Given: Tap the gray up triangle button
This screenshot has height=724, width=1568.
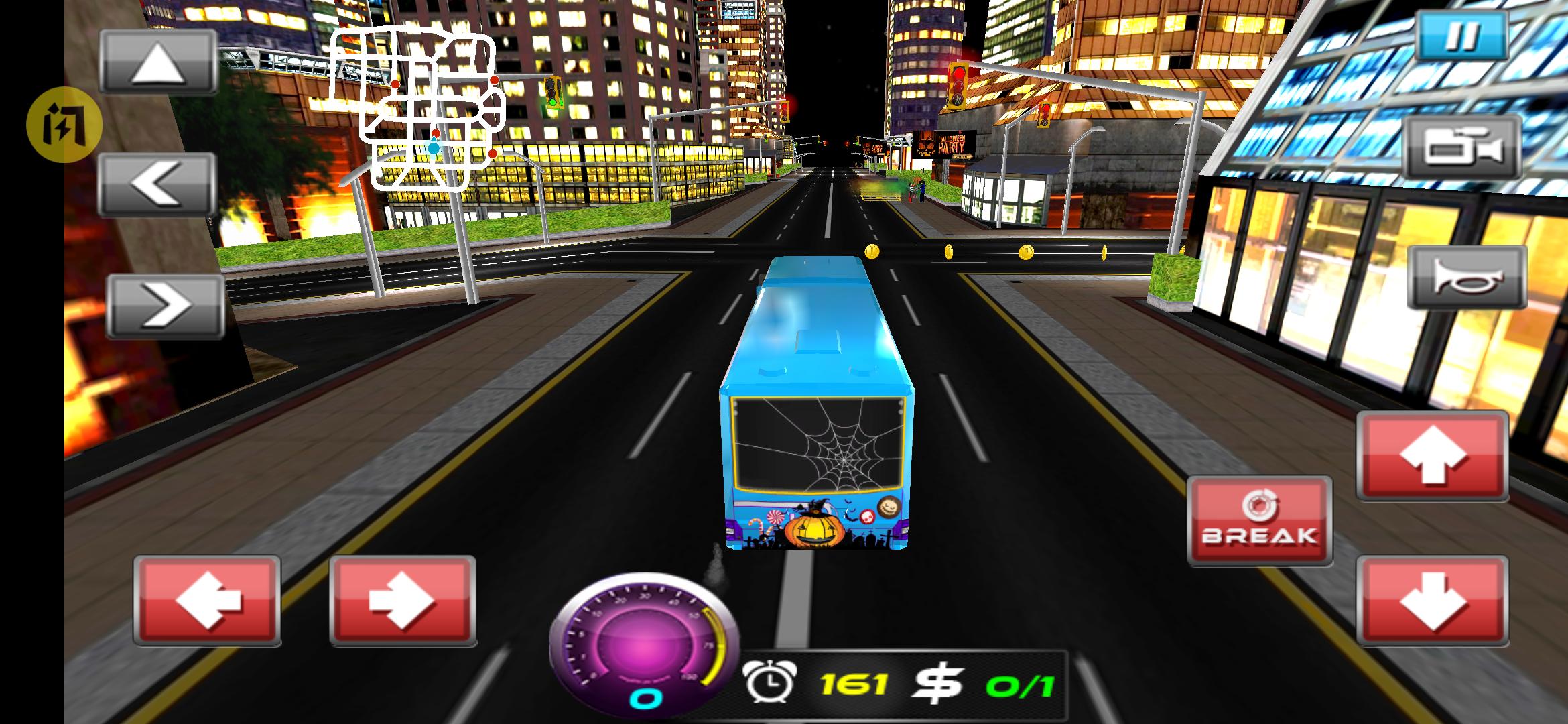Looking at the screenshot, I should click(x=159, y=62).
